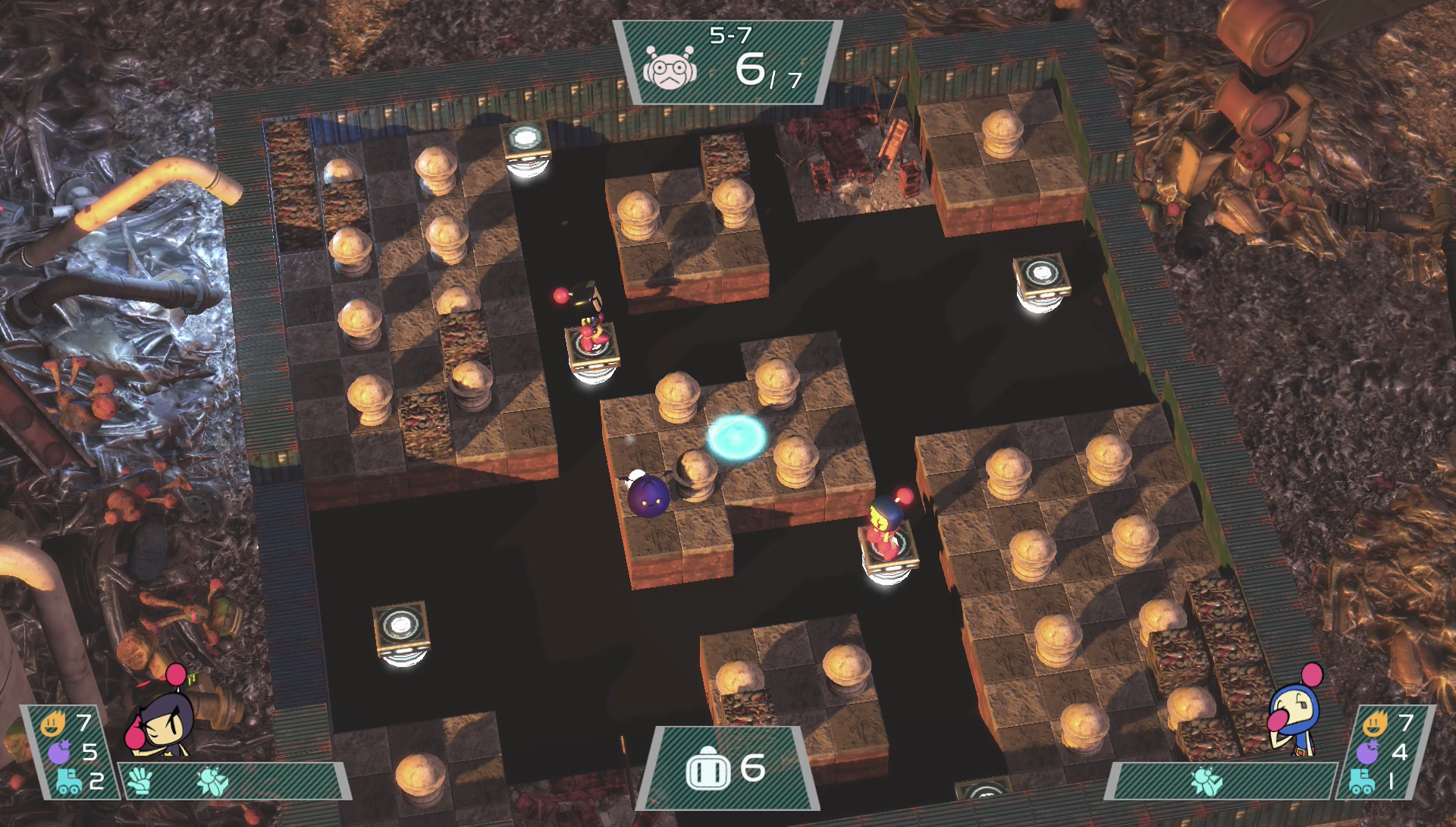
Task: Click Blue Bomberman's roller skate speed icon
Action: 1363,781
